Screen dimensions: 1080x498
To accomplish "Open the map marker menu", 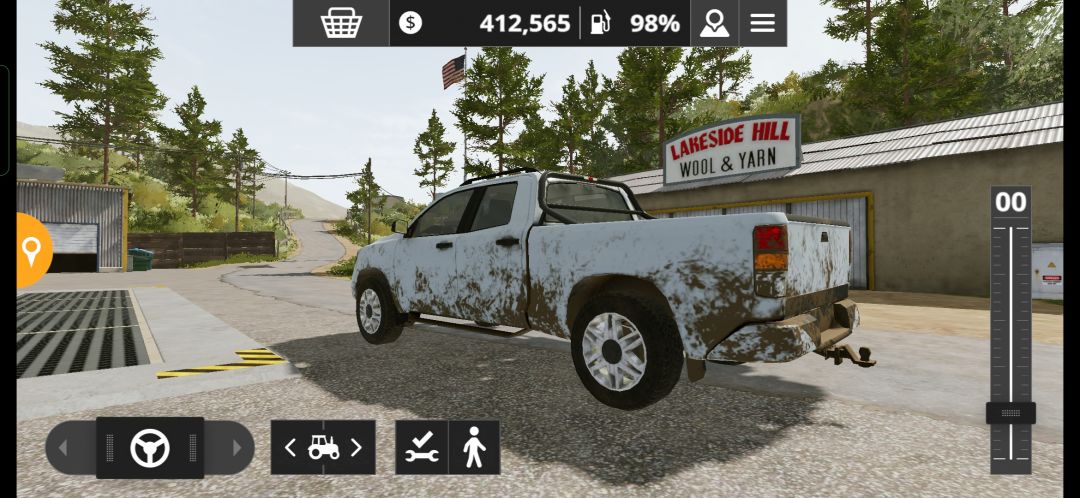I will 714,23.
